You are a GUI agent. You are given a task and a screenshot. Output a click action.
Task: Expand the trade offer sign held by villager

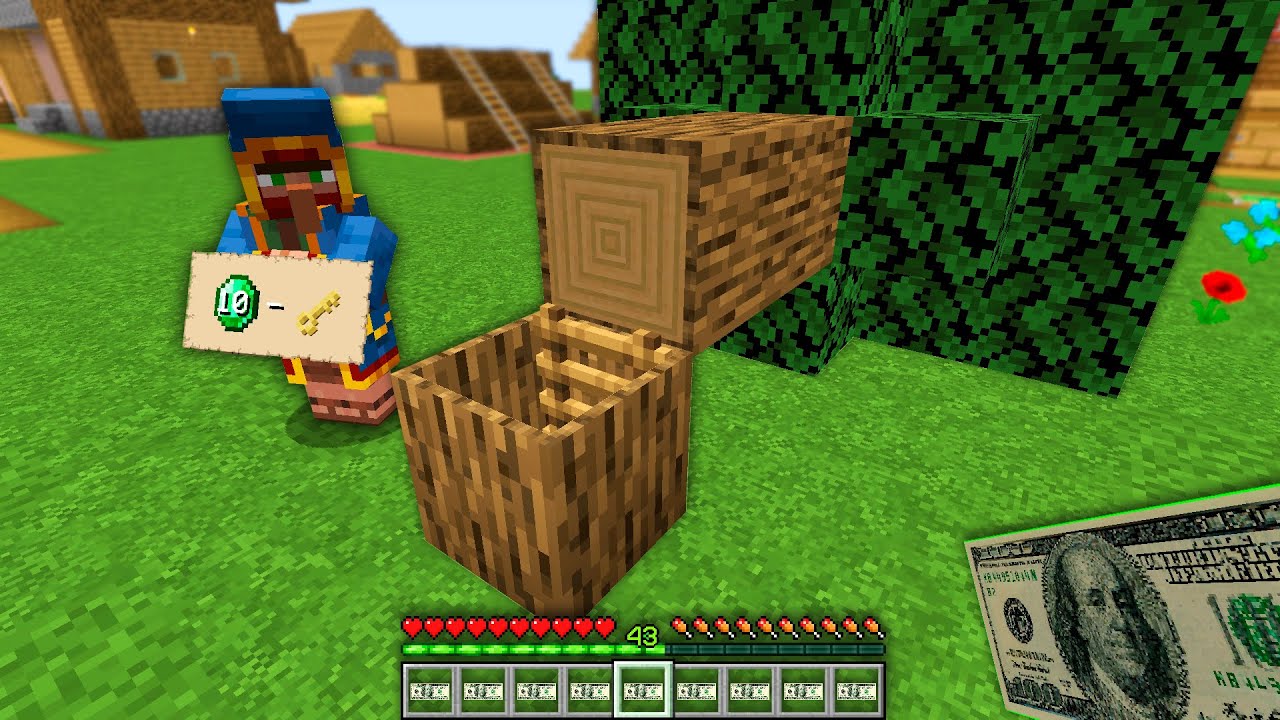(x=280, y=305)
